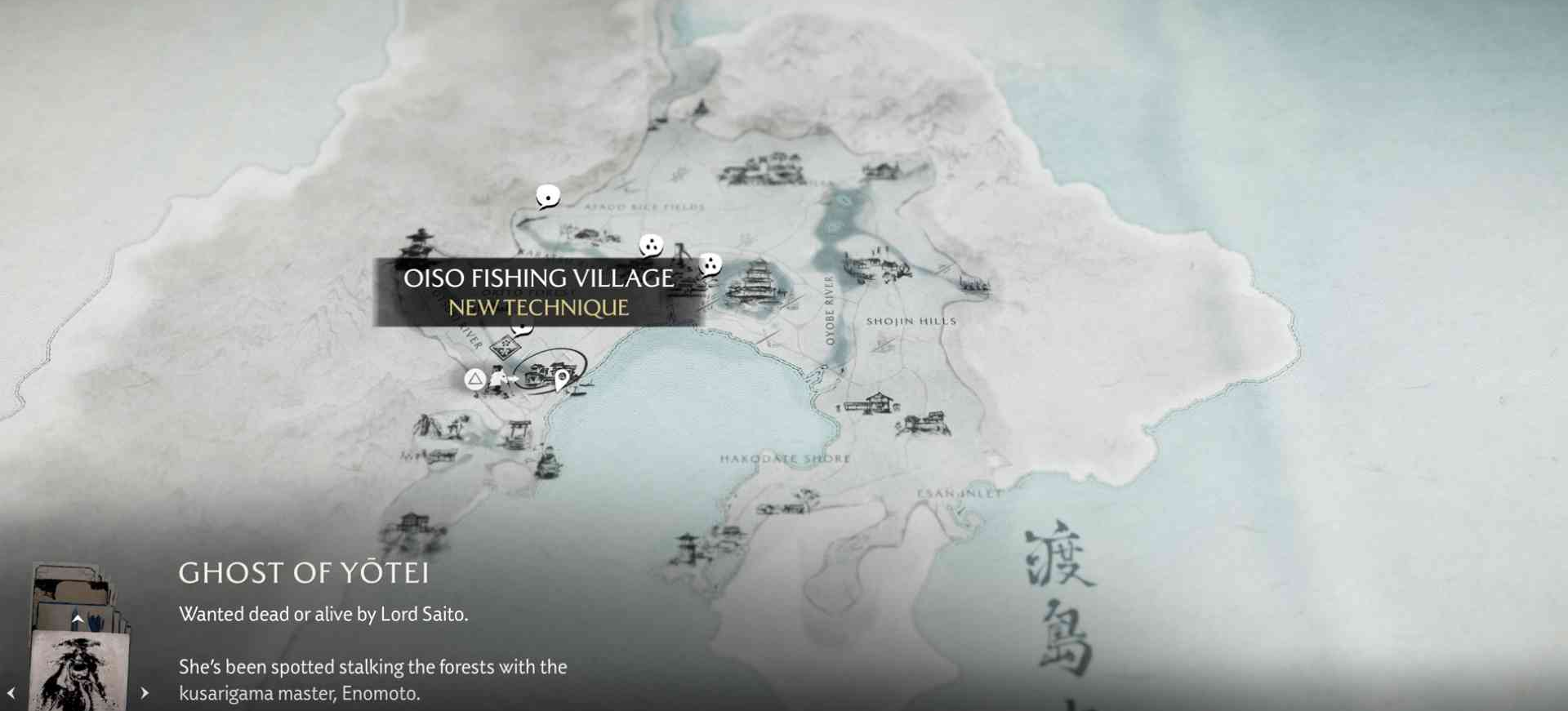Click the Oiso Fishing Village New Technique label
This screenshot has width=1568, height=711.
538,292
